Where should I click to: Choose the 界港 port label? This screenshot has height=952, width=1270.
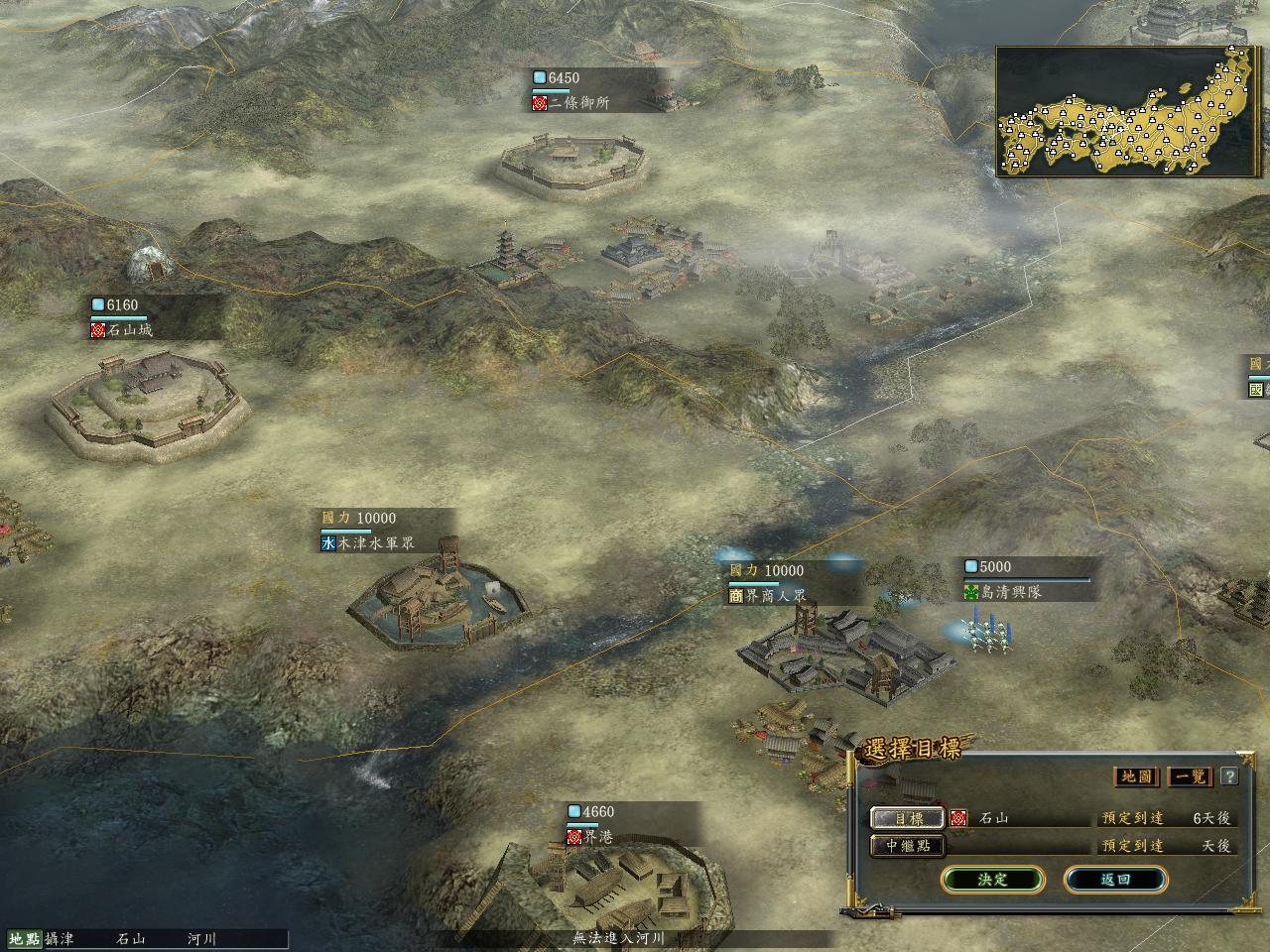[x=597, y=838]
